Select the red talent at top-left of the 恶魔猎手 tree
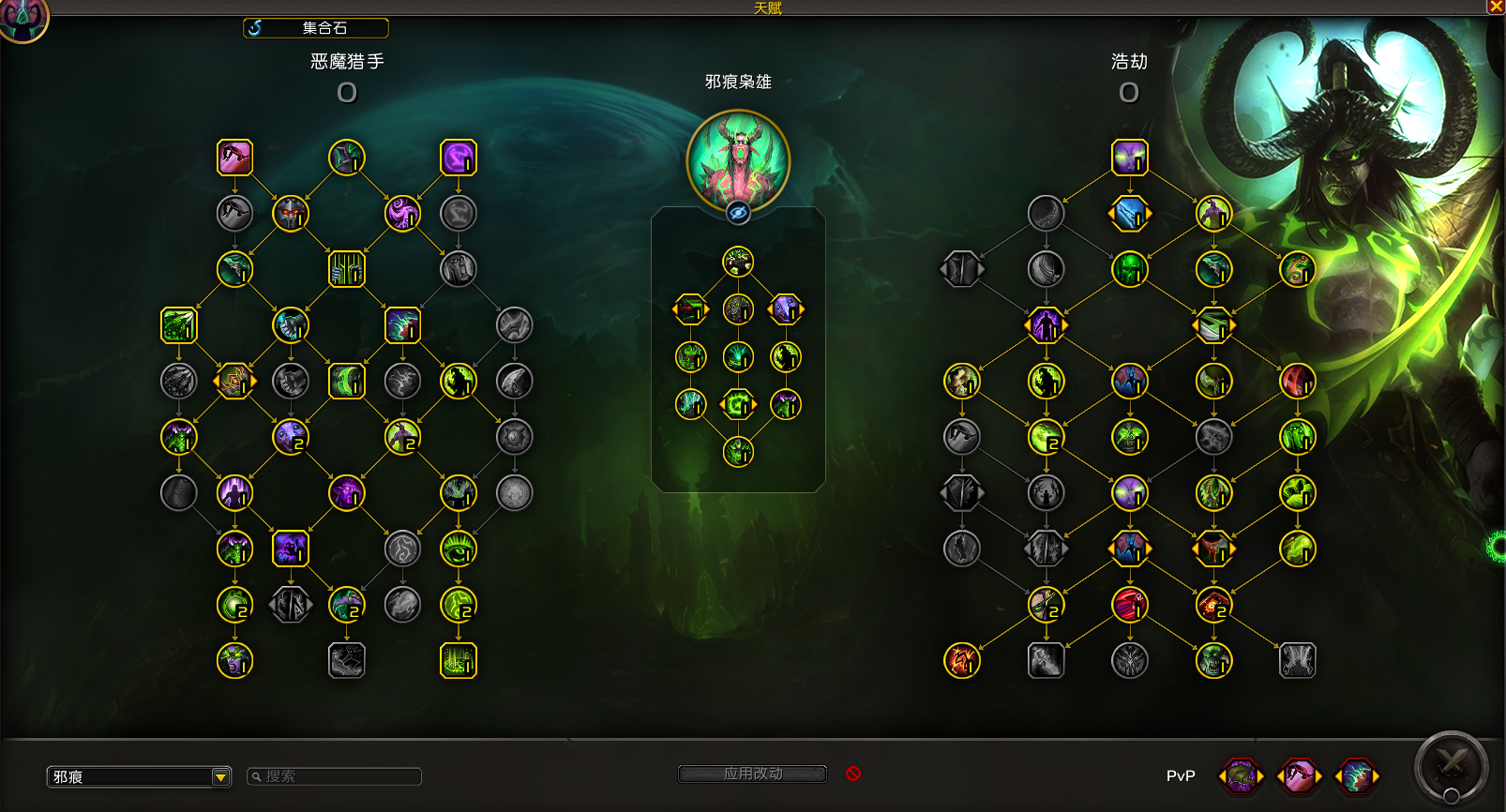Screen dimensions: 1506x812 coord(234,158)
